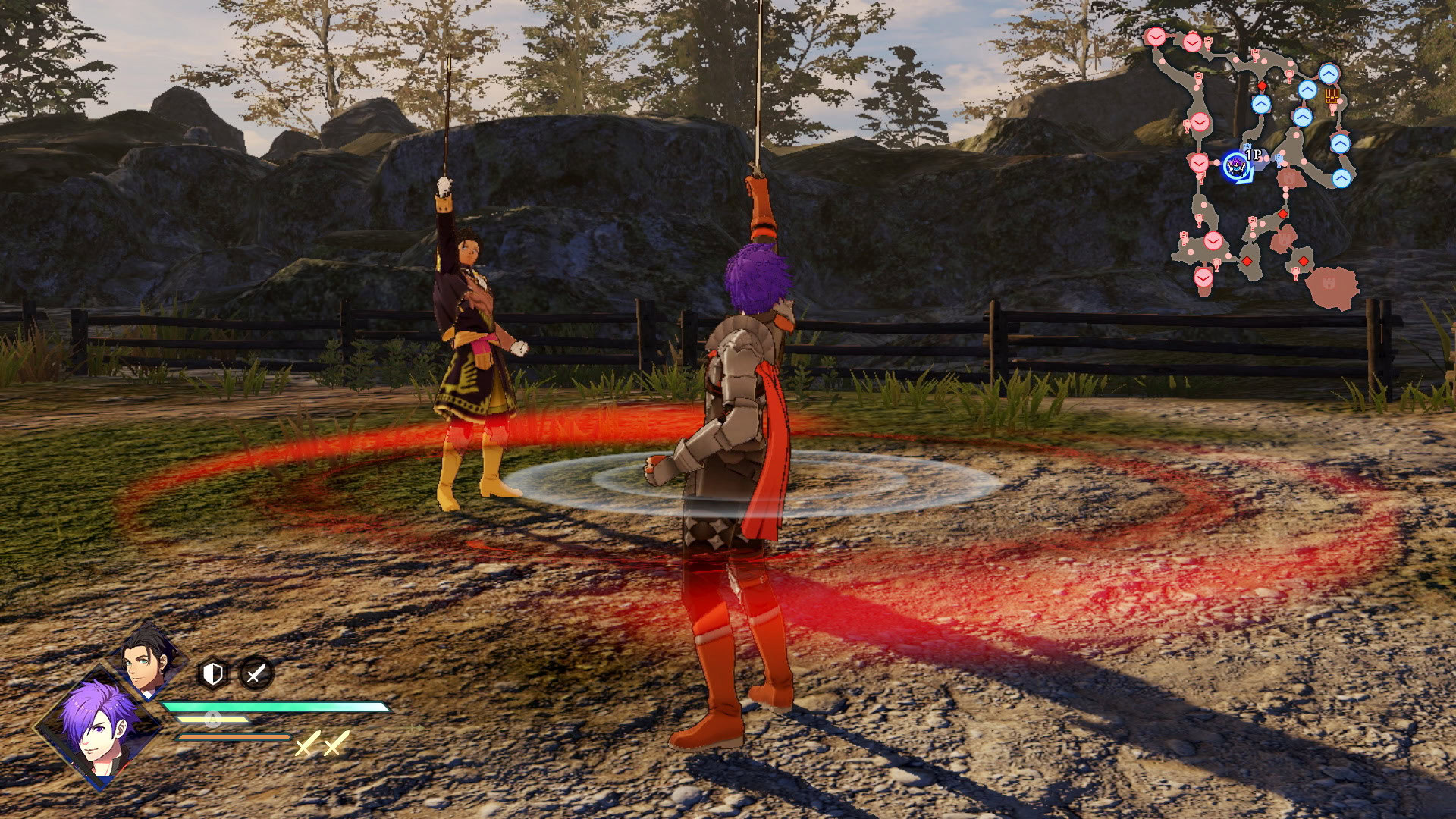The image size is (1456, 819).
Task: Select the 1P player marker on the minimap
Action: 1236,166
